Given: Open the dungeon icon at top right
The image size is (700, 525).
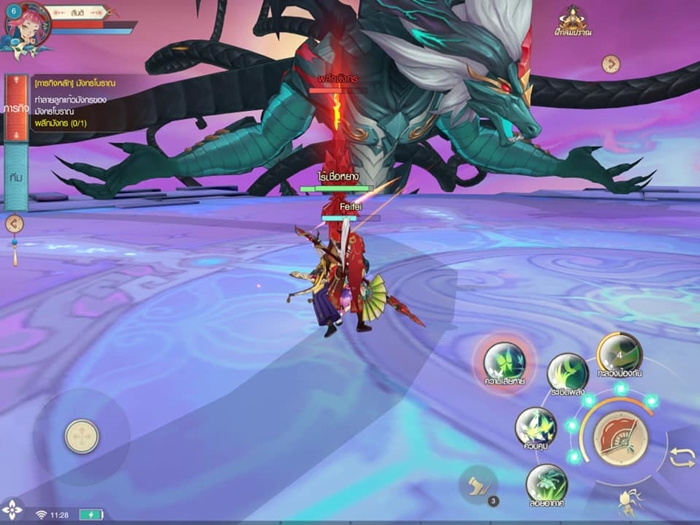Looking at the screenshot, I should coord(574,20).
